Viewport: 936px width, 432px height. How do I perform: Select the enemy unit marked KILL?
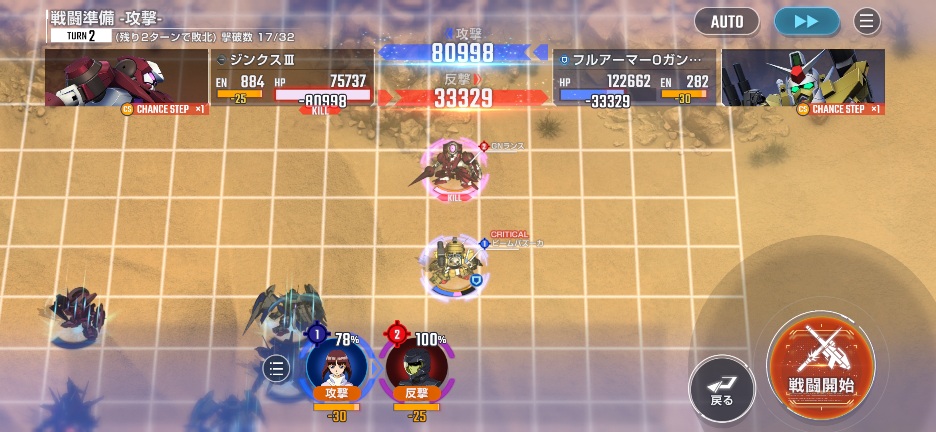point(455,166)
